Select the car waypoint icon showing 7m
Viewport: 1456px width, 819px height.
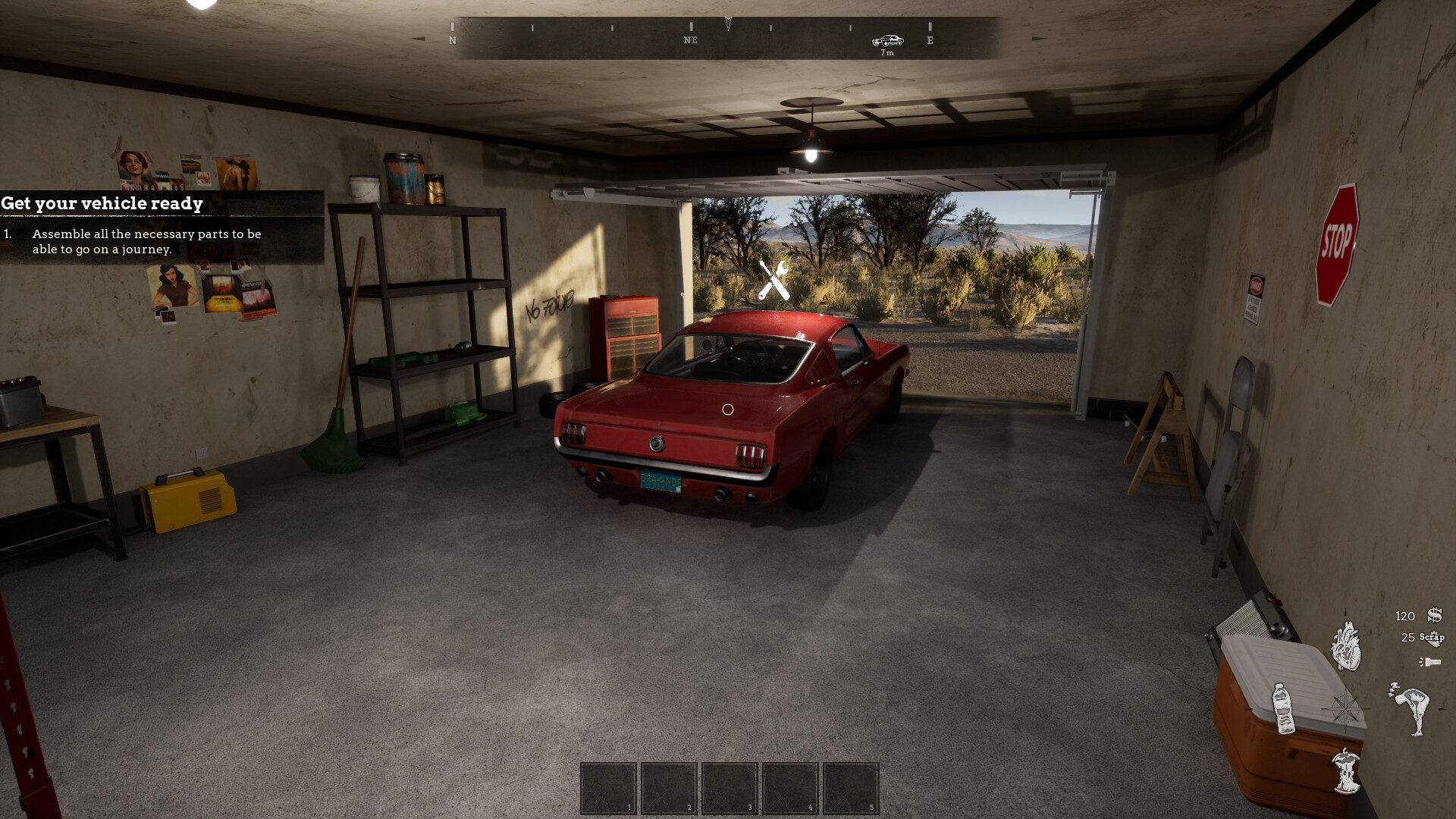[887, 42]
